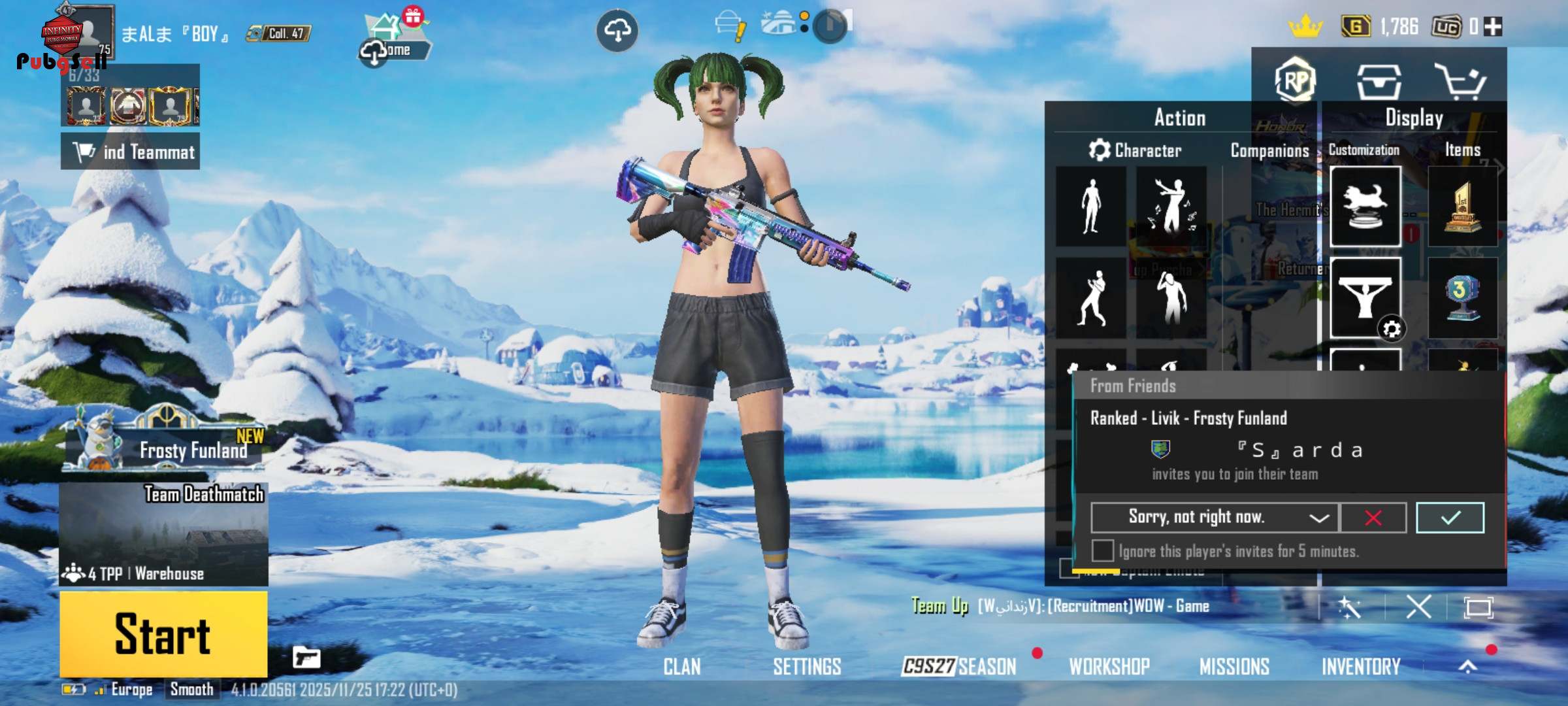
Task: Switch to the Companions tab
Action: (x=1269, y=151)
